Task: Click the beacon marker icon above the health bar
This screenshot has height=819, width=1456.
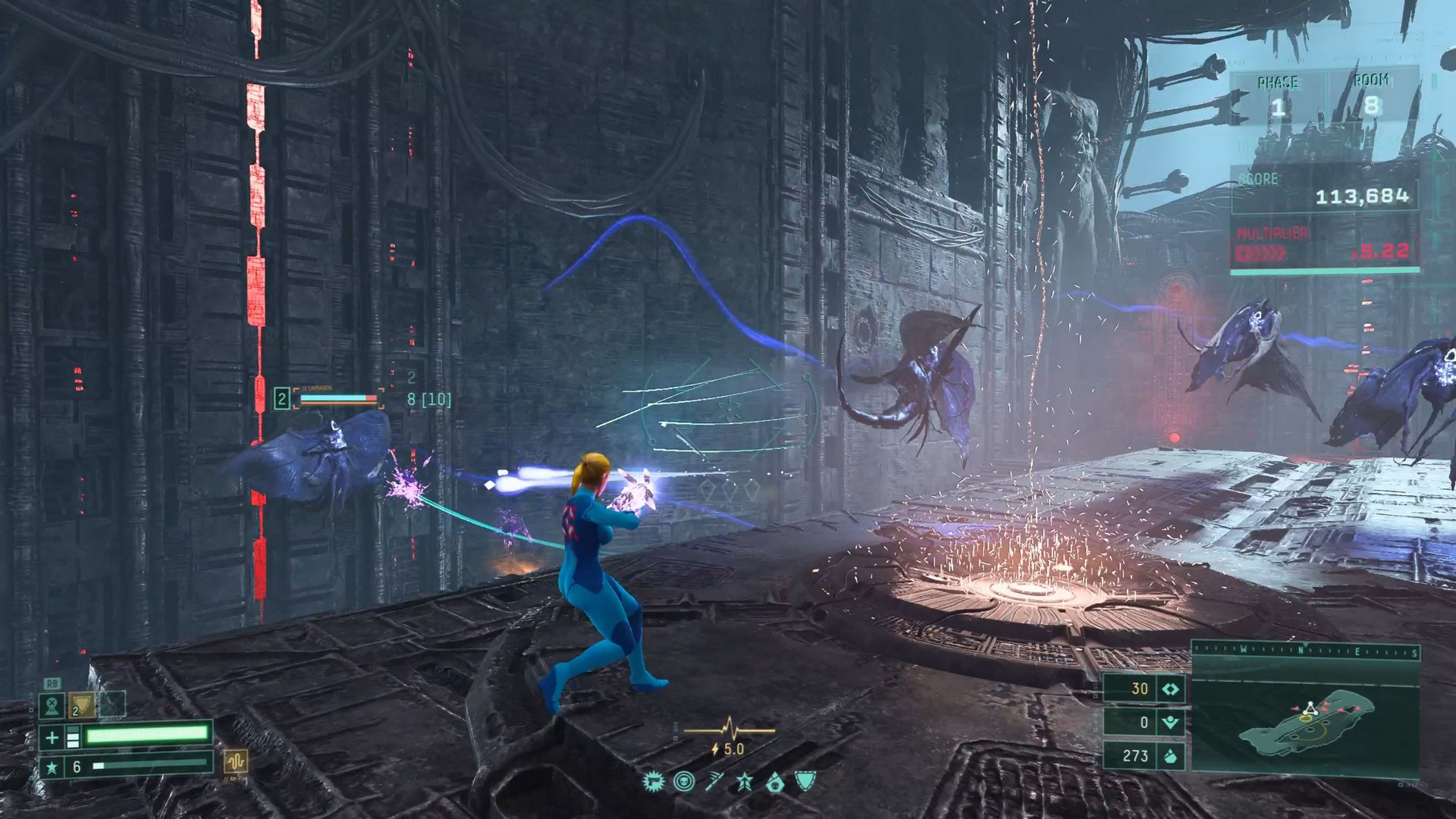Action: coord(51,706)
